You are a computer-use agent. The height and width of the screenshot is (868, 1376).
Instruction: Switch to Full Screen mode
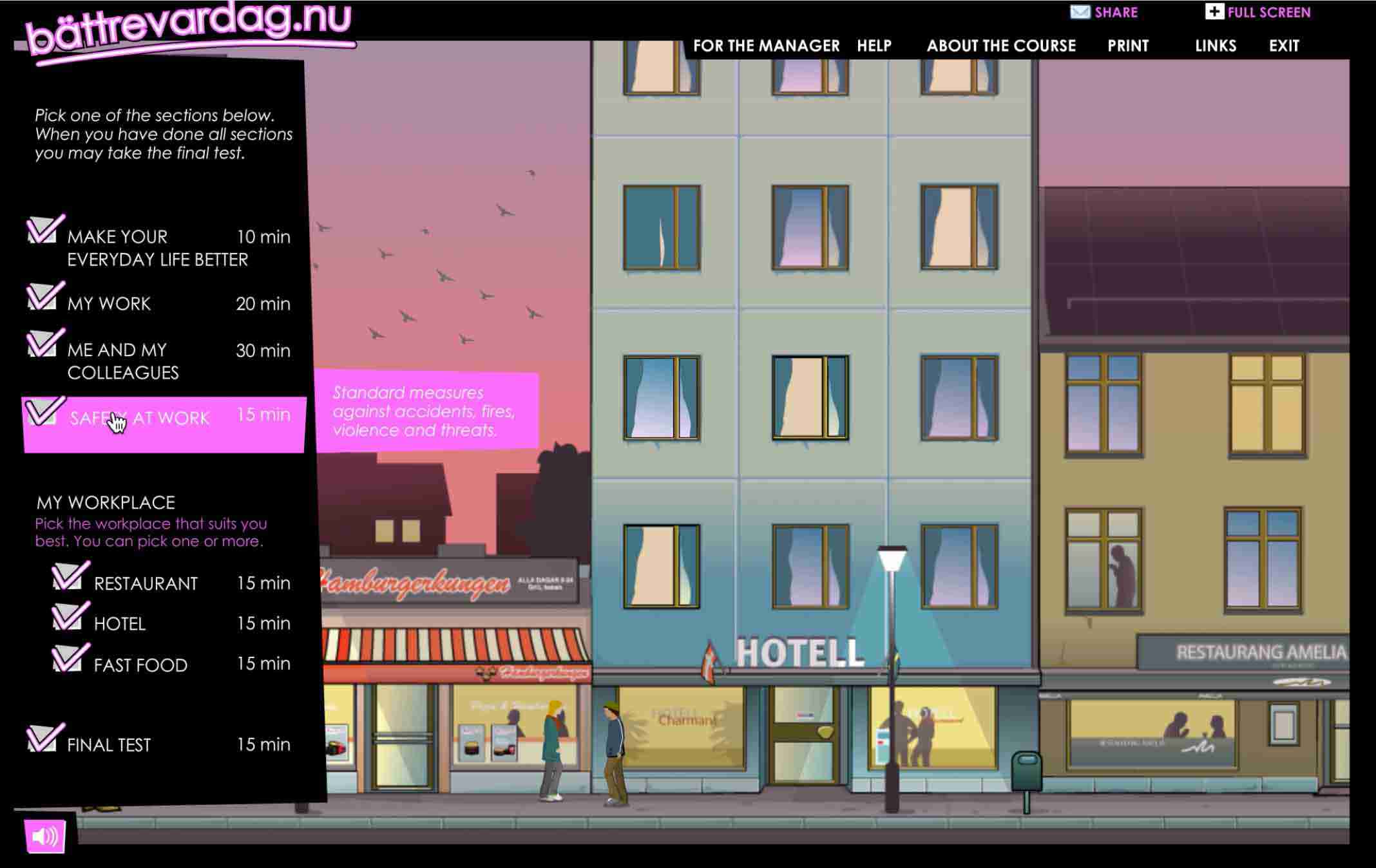pyautogui.click(x=1258, y=12)
